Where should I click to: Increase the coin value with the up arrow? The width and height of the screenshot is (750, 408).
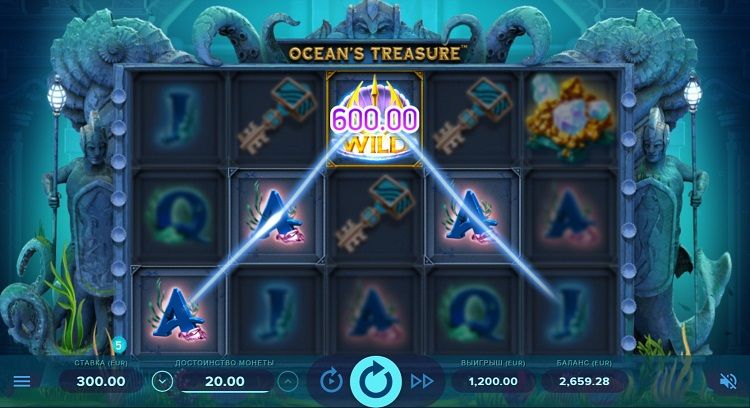287,381
